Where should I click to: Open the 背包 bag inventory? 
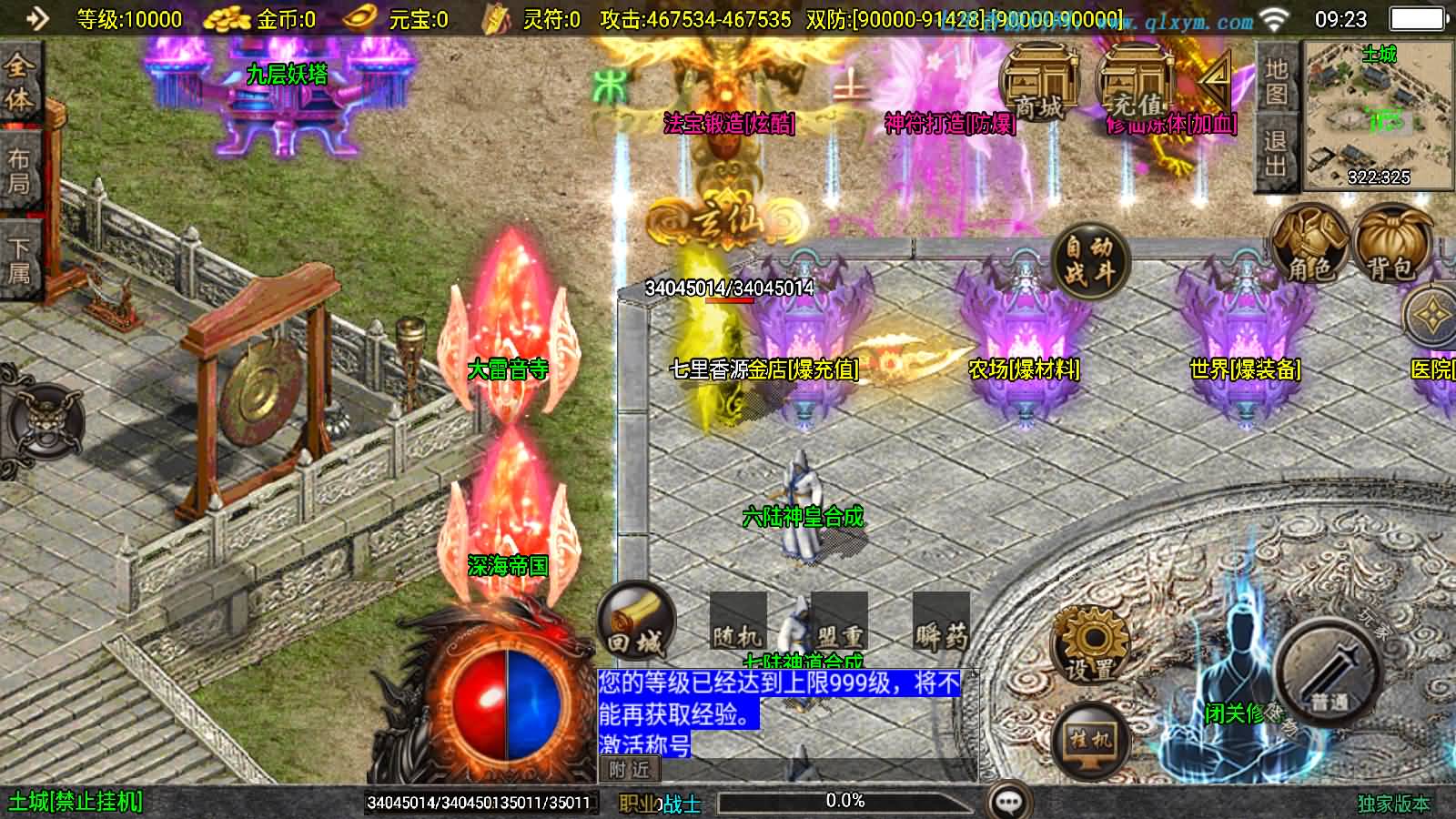1390,244
